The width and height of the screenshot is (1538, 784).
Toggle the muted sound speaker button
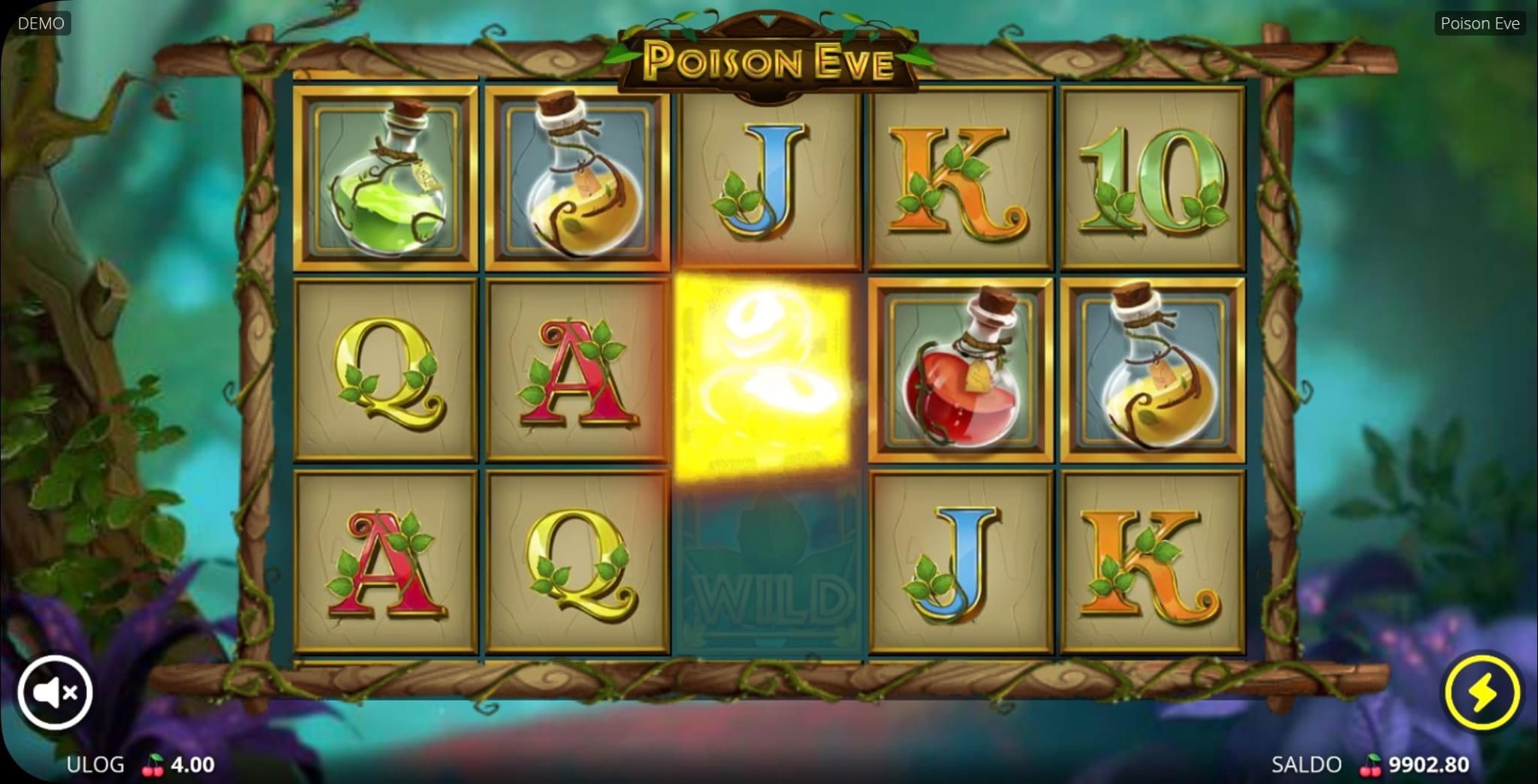coord(55,692)
